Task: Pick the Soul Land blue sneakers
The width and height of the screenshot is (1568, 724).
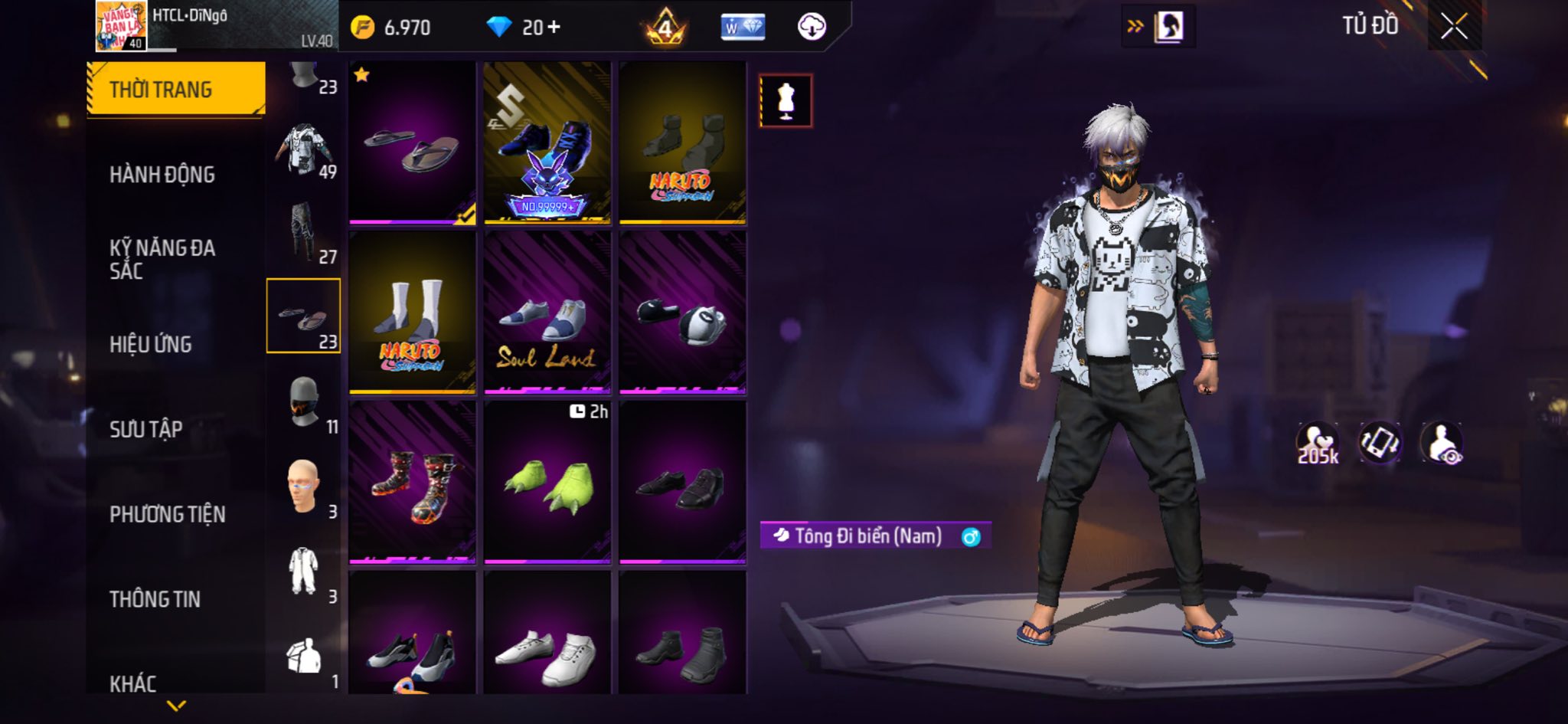Action: point(547,313)
